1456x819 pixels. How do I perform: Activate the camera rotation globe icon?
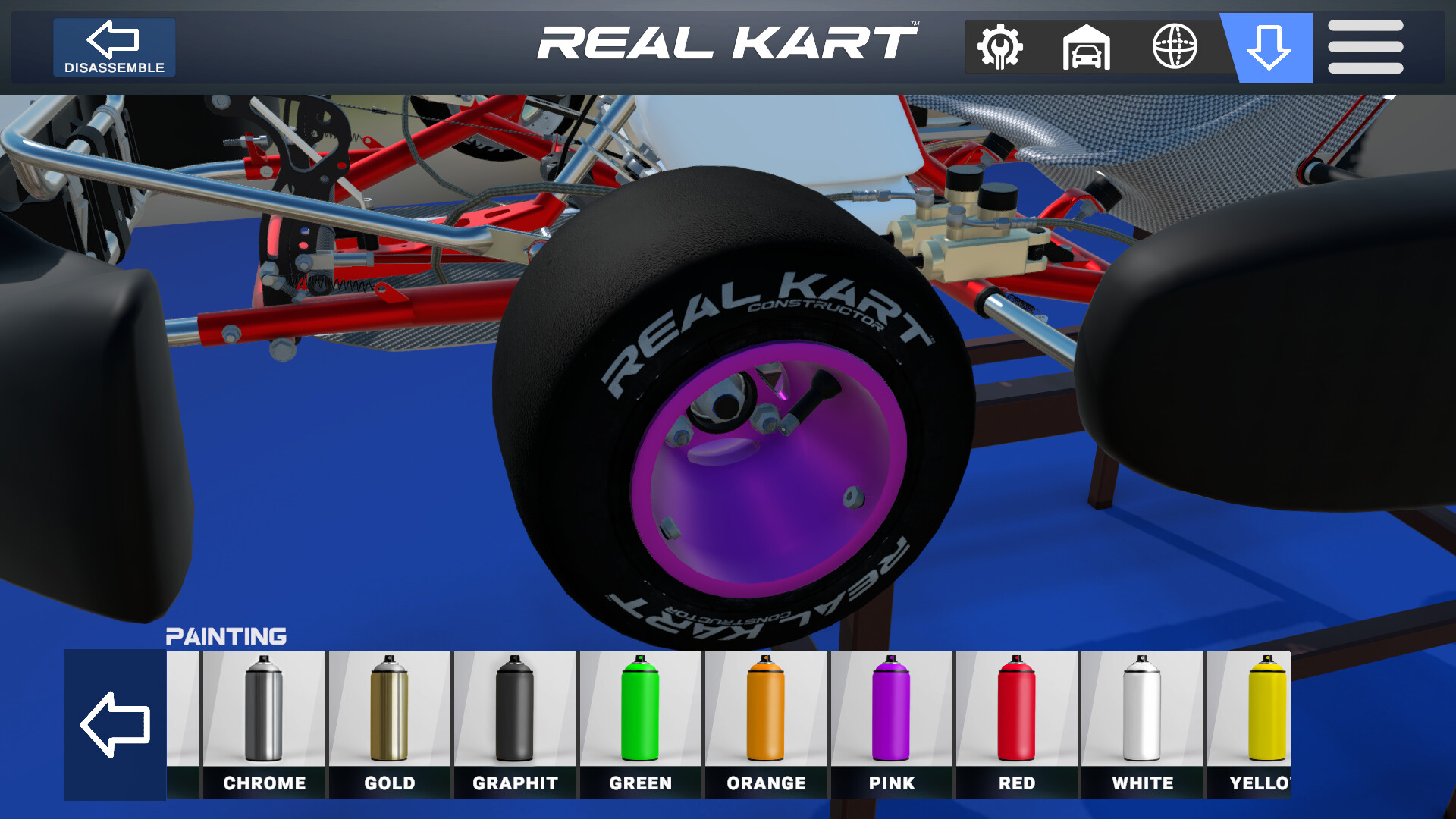[1176, 47]
